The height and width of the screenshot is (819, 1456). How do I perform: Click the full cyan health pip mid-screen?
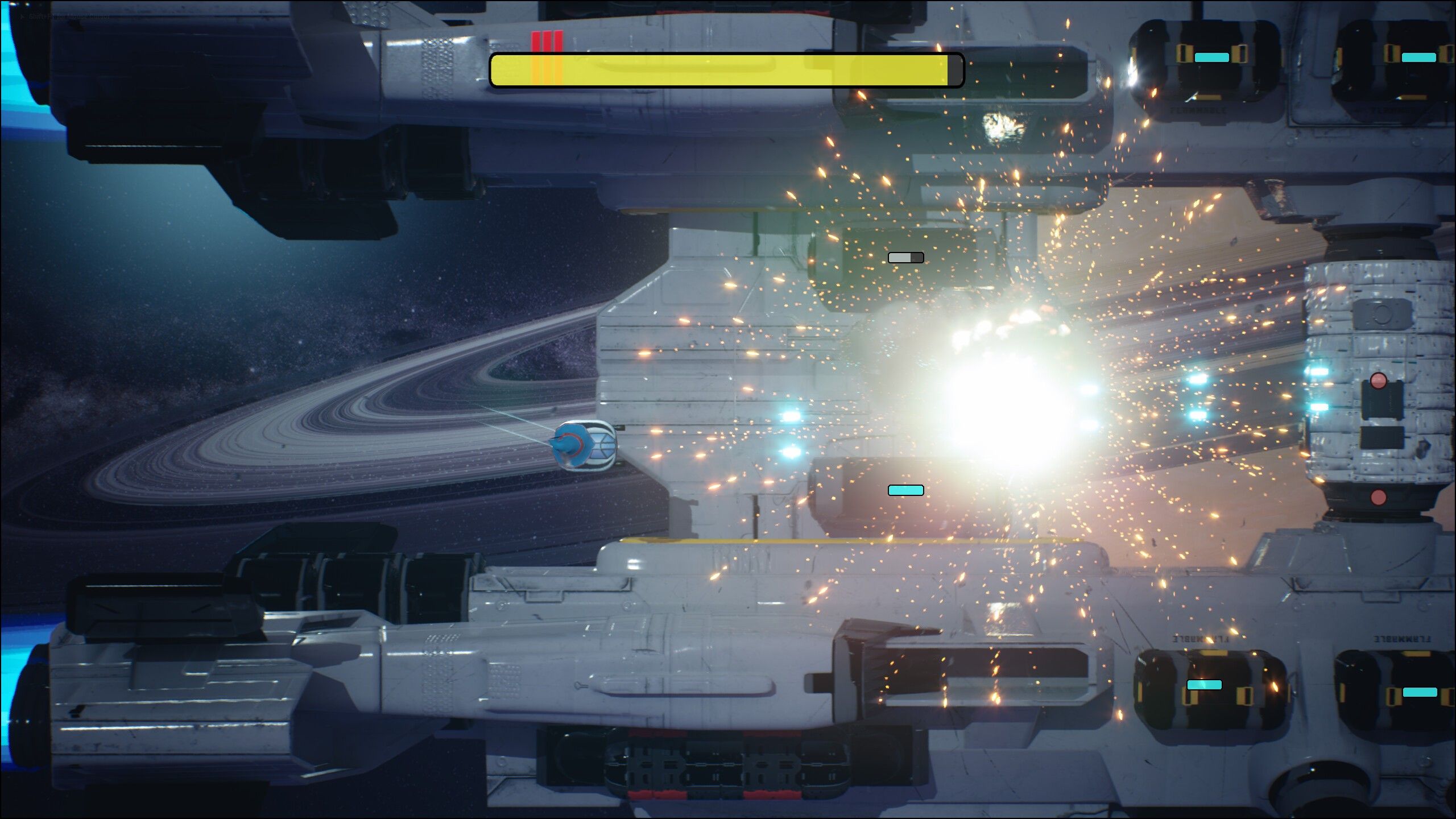(905, 490)
